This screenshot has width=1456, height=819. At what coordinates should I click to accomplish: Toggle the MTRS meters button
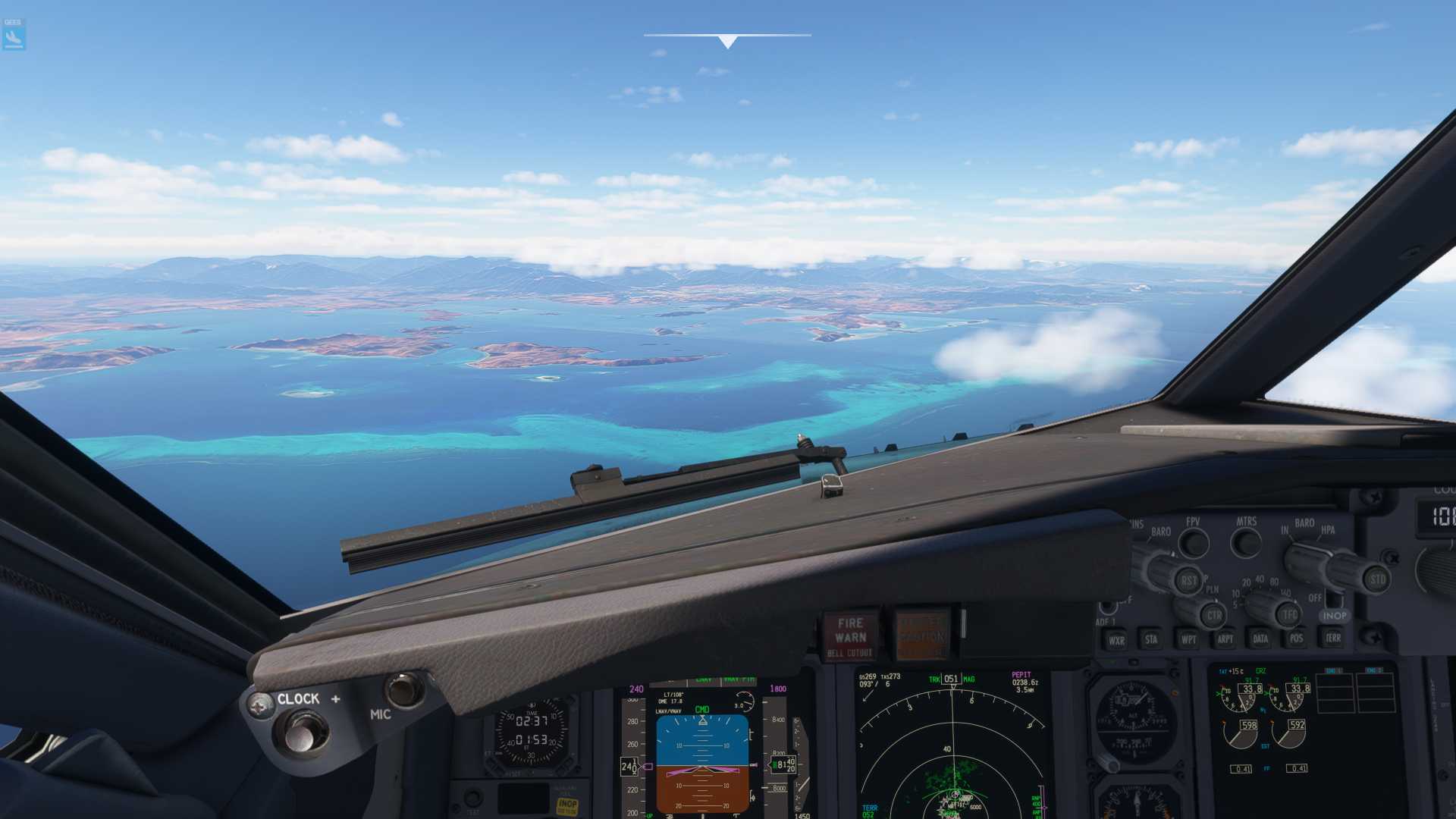click(x=1247, y=541)
